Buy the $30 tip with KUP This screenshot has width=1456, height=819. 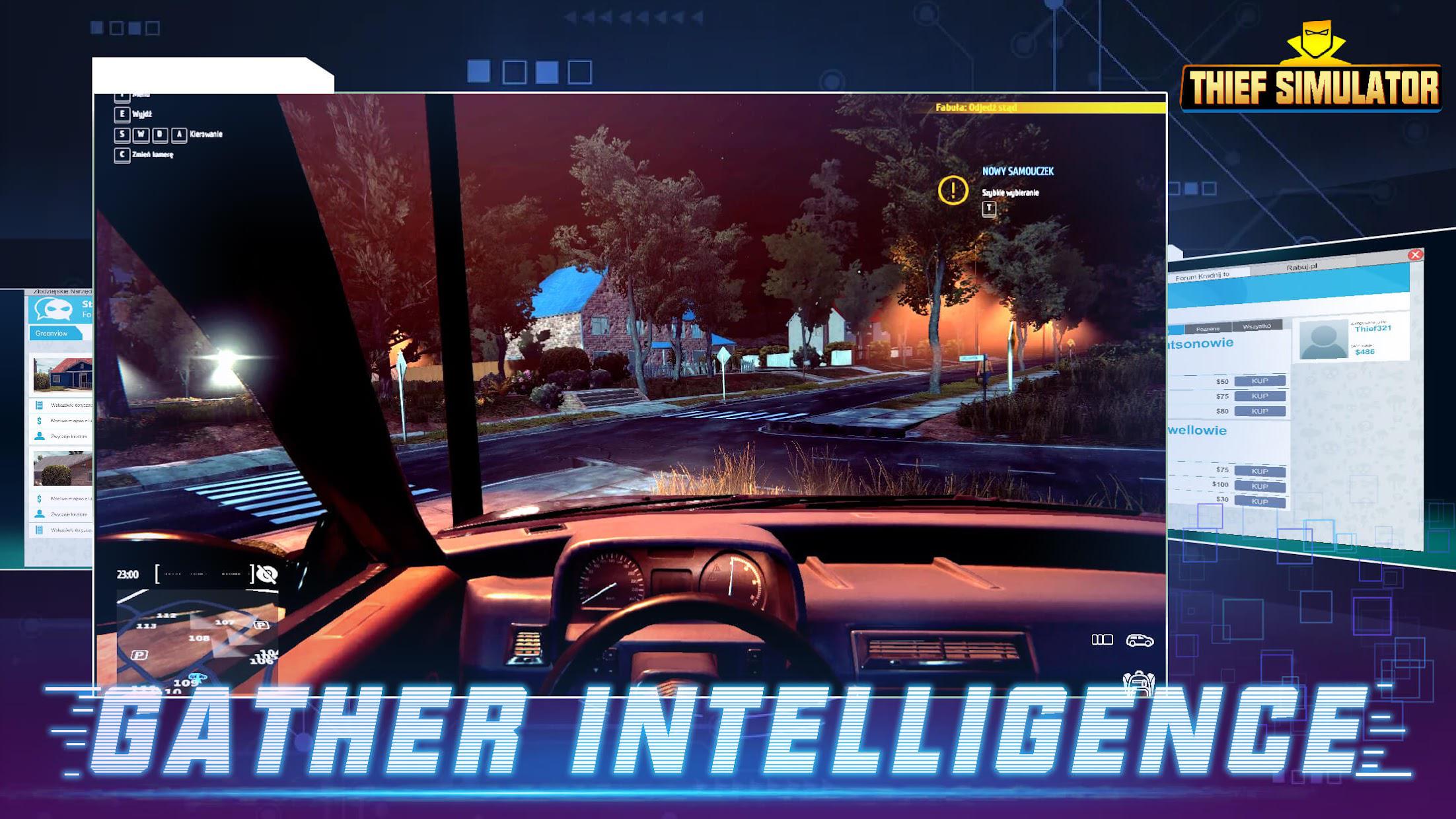pyautogui.click(x=1259, y=501)
